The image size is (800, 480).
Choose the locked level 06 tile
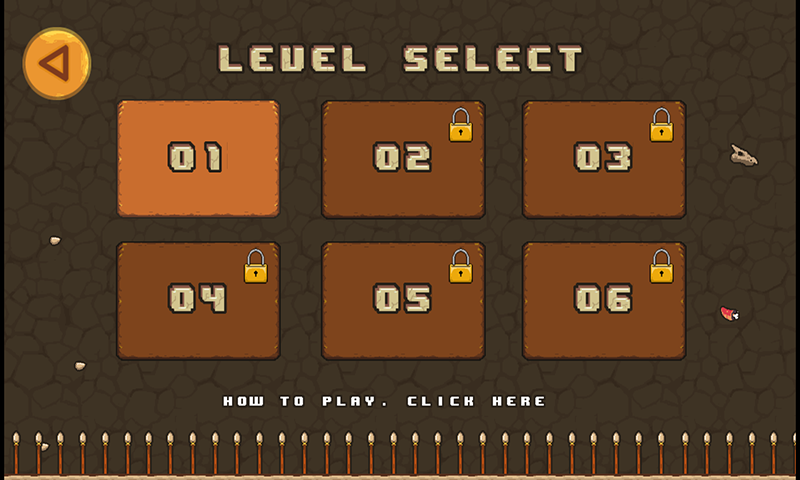[604, 300]
